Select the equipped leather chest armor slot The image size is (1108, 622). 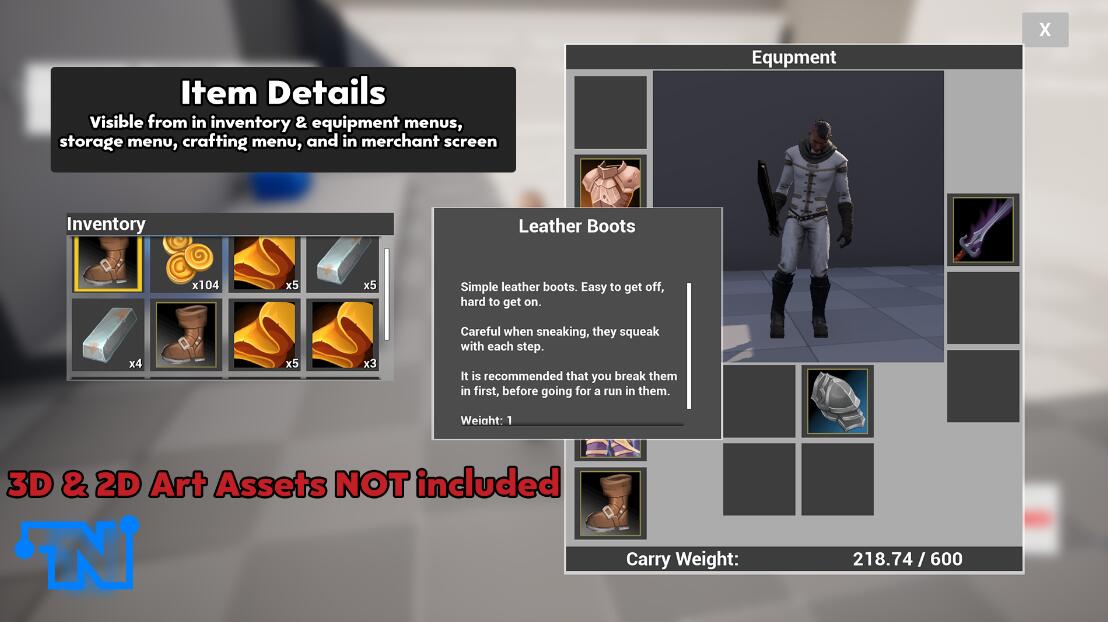click(x=610, y=183)
